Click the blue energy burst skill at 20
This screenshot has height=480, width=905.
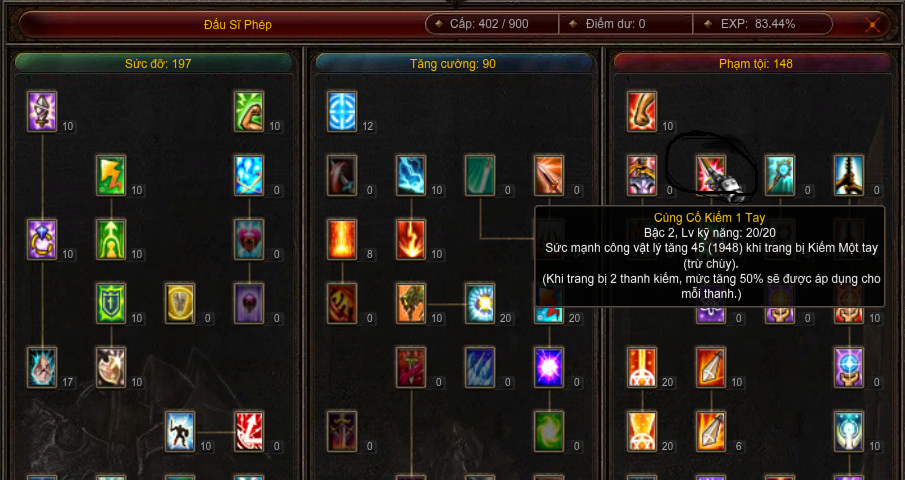480,303
